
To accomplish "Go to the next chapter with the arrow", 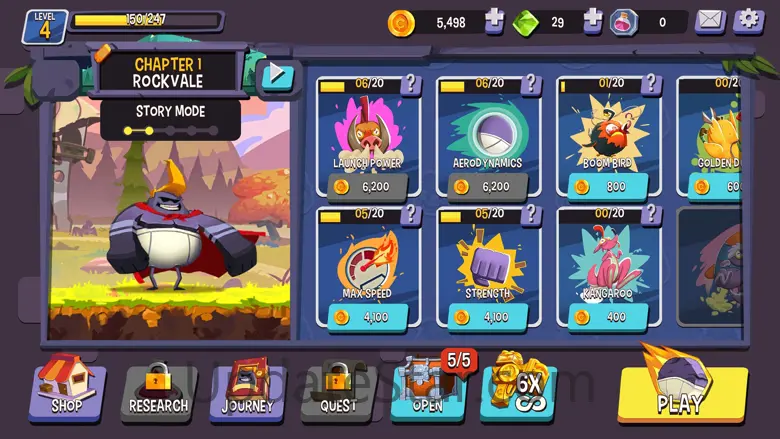I will pos(275,75).
